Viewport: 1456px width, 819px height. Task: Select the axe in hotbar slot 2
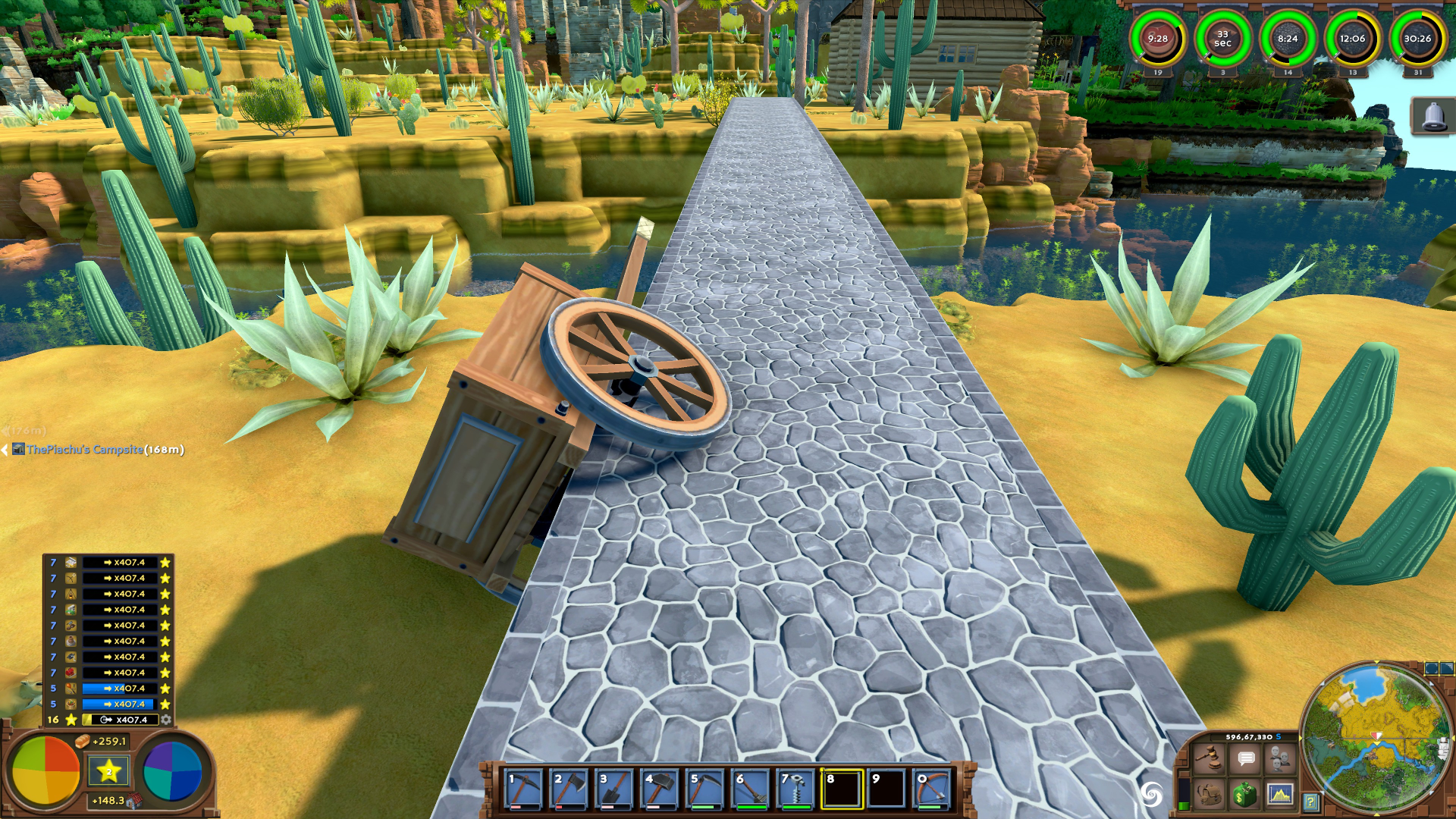point(569,789)
